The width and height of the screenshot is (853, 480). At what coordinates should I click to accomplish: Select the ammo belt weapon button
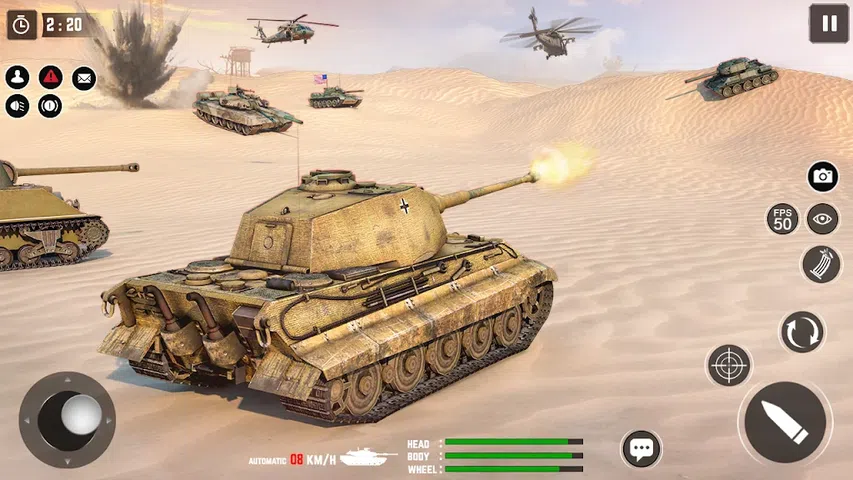point(821,264)
